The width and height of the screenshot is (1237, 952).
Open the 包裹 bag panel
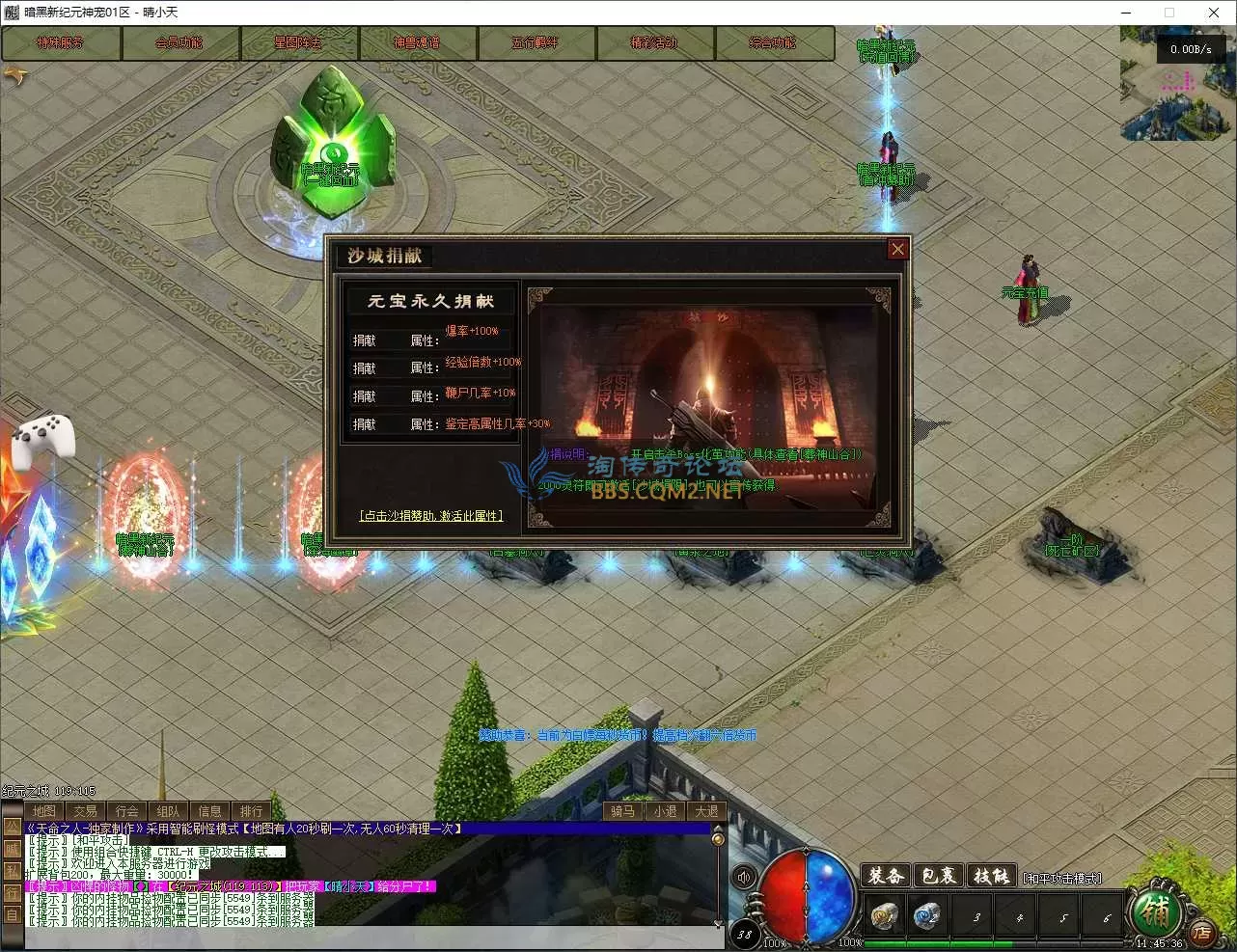tap(938, 876)
